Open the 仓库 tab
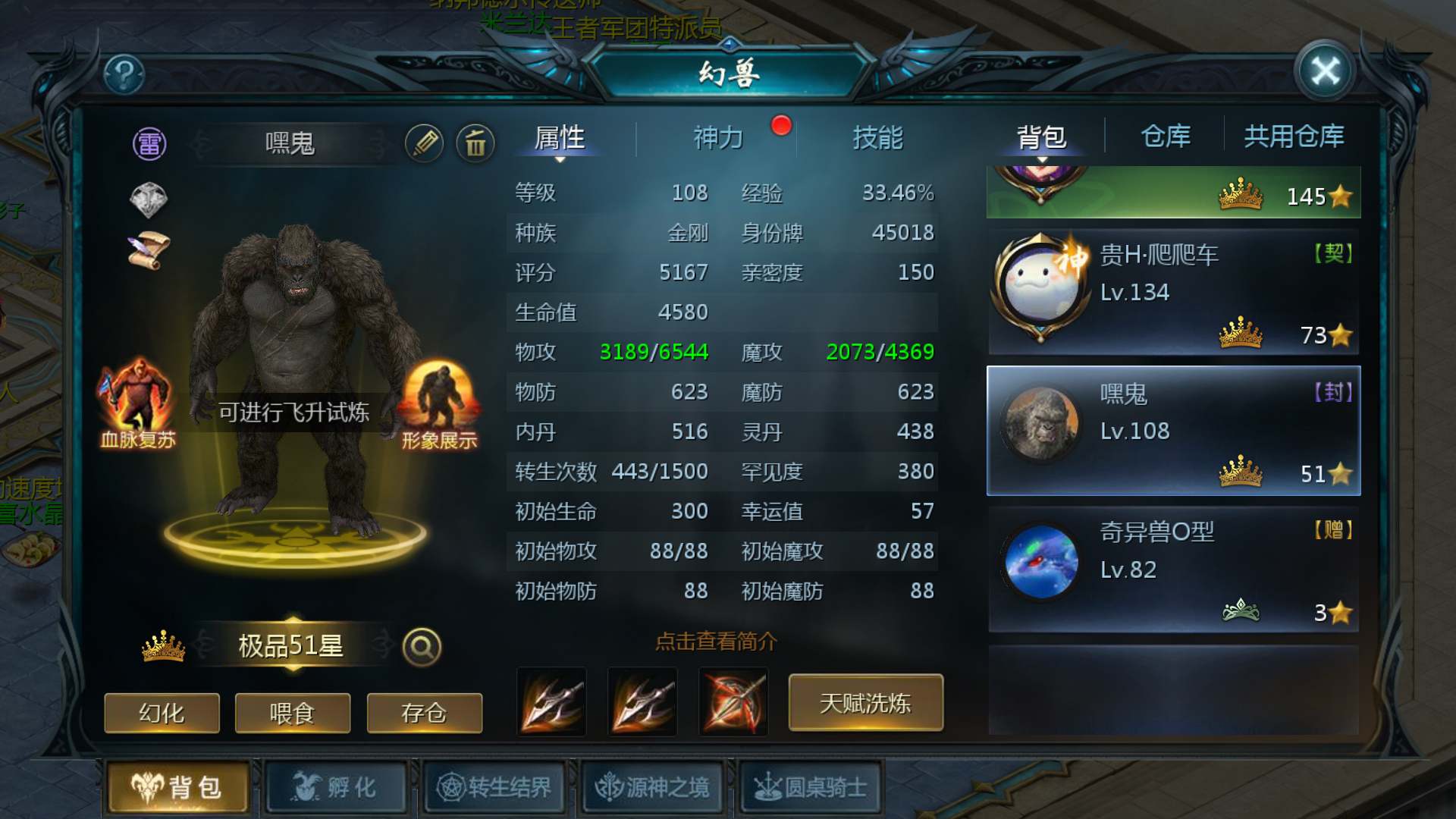Screen dimensions: 1456x819 click(x=1166, y=136)
